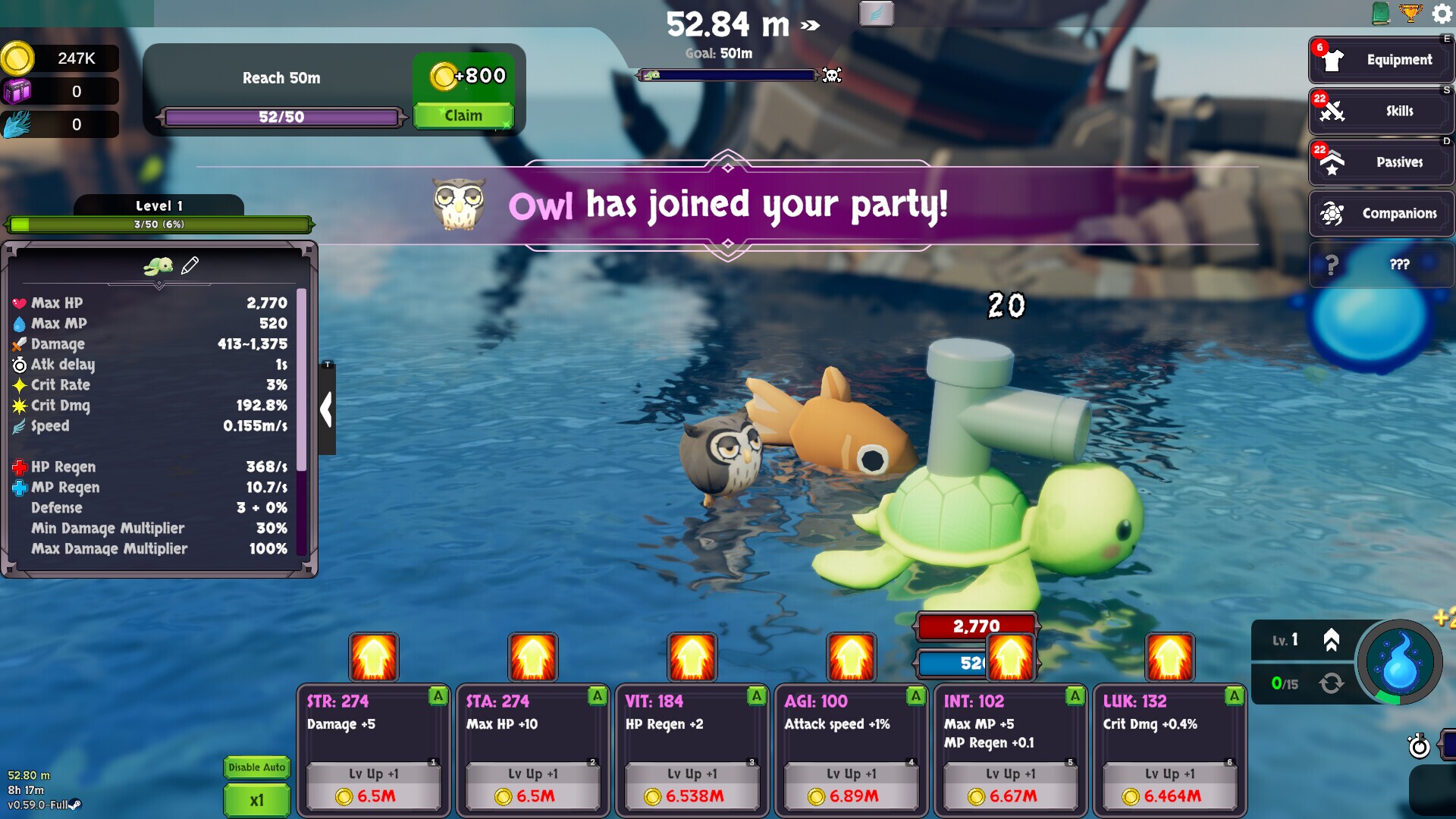This screenshot has width=1456, height=819.
Task: Expand the distance details with the double chevron
Action: tap(810, 25)
